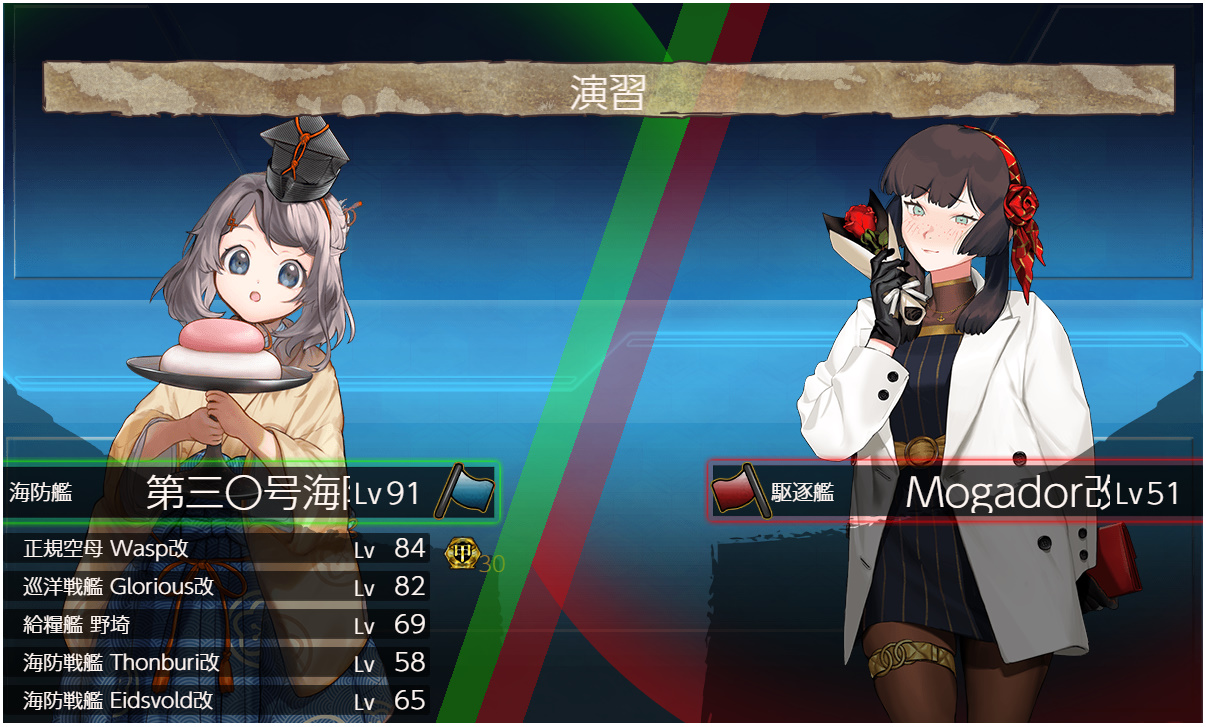Click the gold medal badge icon
Viewport: 1206px width, 727px height.
[461, 551]
